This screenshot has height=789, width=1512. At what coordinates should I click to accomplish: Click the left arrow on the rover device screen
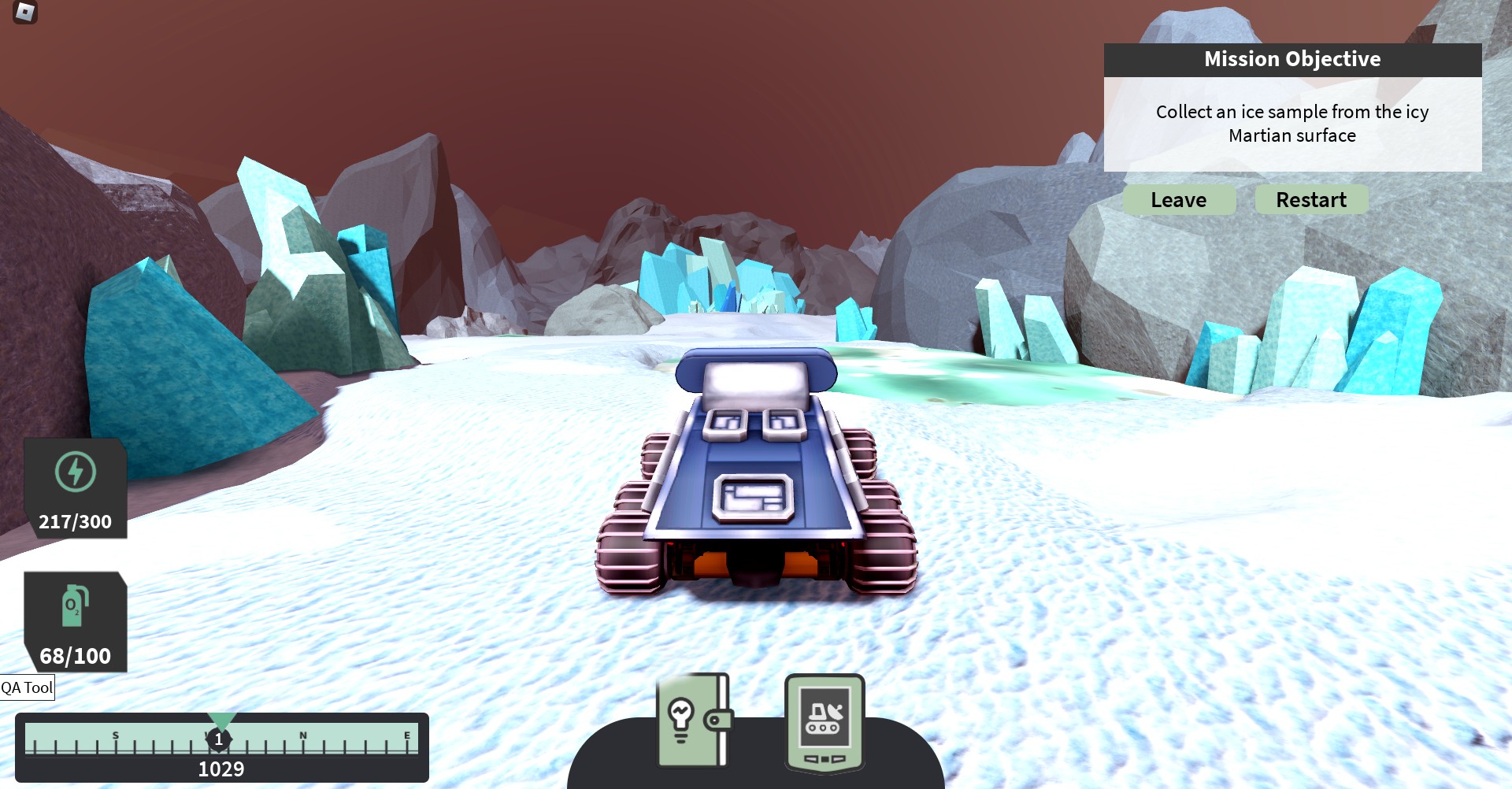[x=811, y=758]
